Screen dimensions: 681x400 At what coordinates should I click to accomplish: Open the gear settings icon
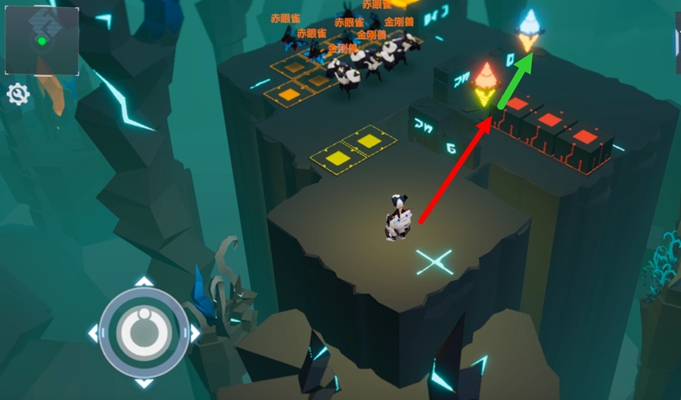18,95
